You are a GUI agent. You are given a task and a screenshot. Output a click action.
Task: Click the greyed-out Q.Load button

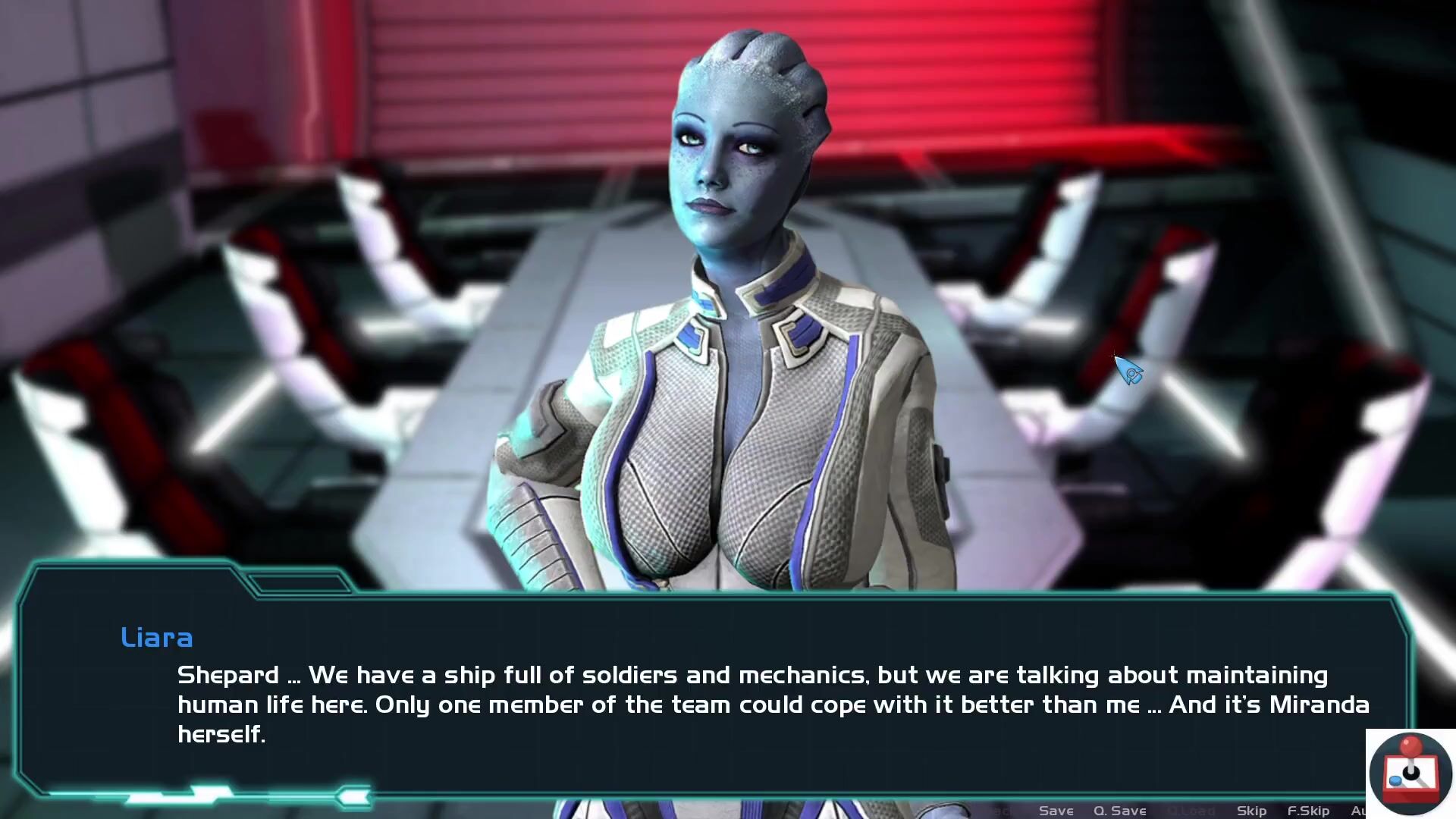pos(1192,811)
